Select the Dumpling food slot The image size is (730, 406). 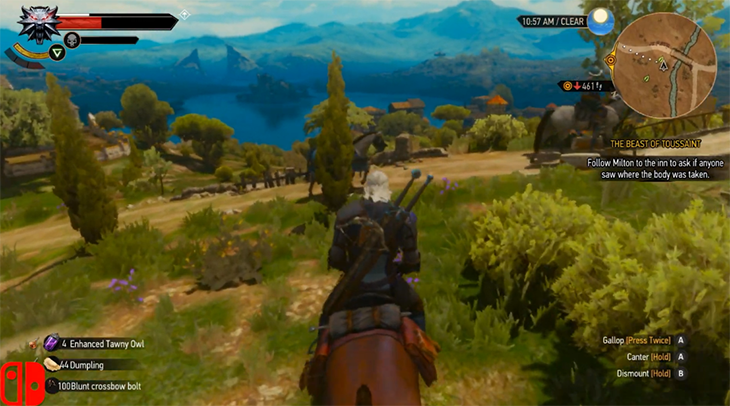(x=52, y=365)
